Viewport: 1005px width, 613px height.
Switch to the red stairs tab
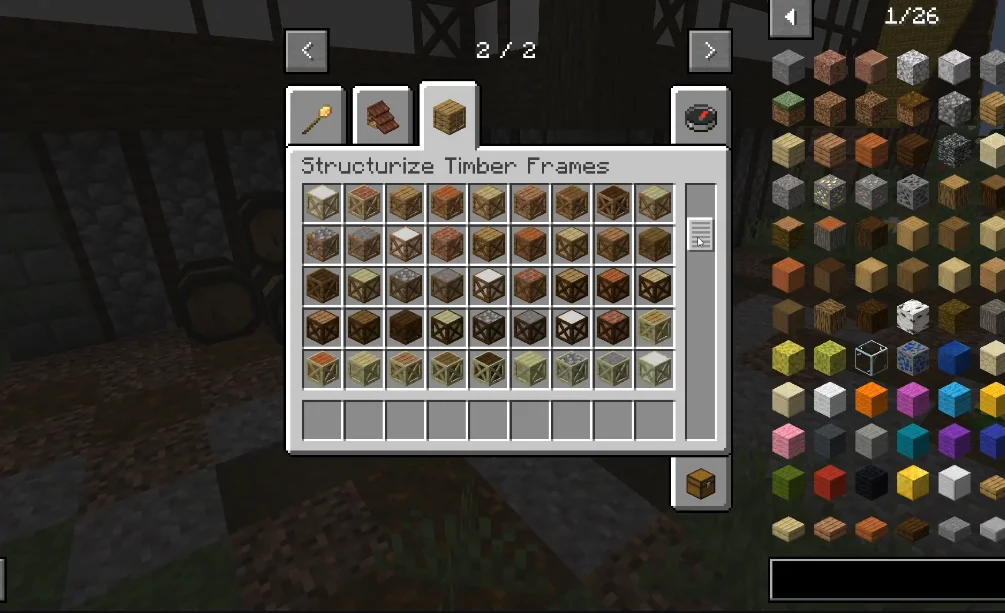(x=382, y=117)
